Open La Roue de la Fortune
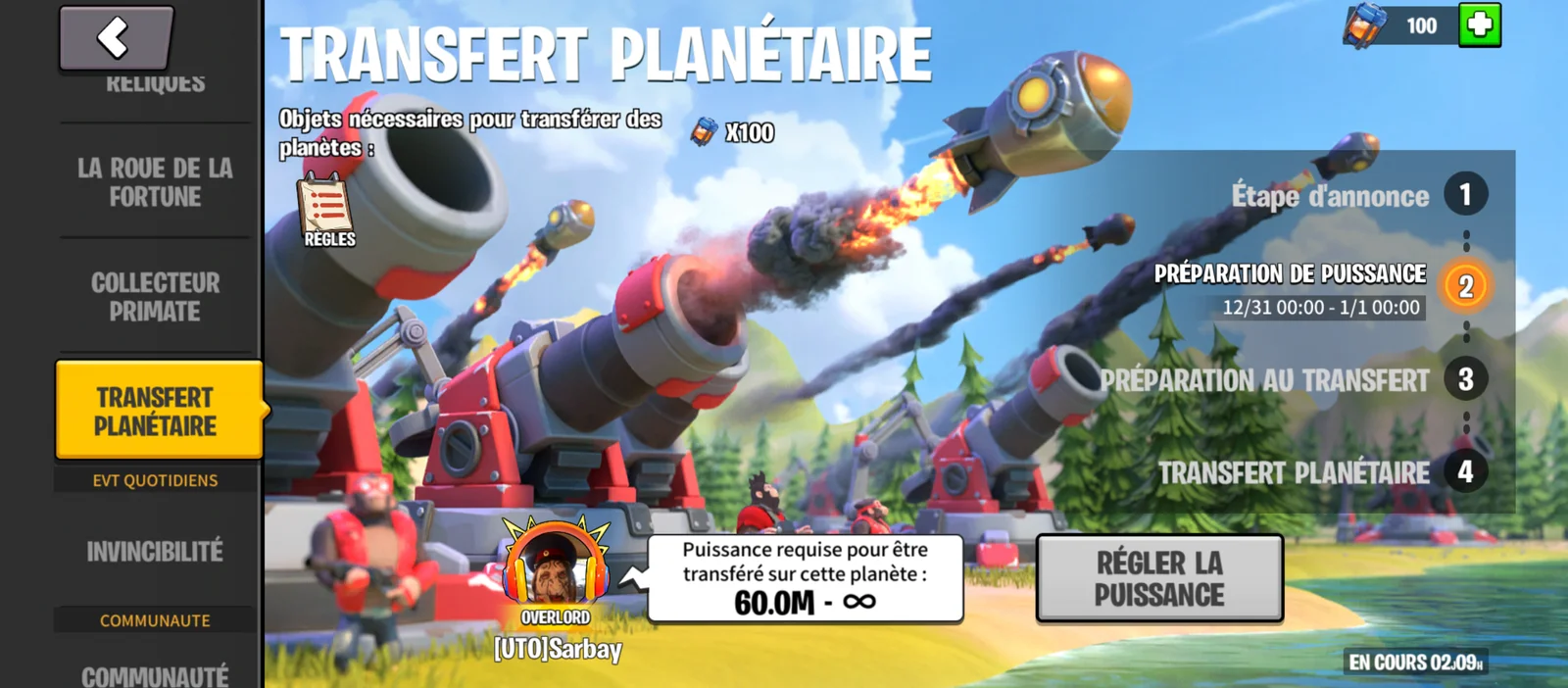This screenshot has width=1568, height=688. tap(156, 182)
